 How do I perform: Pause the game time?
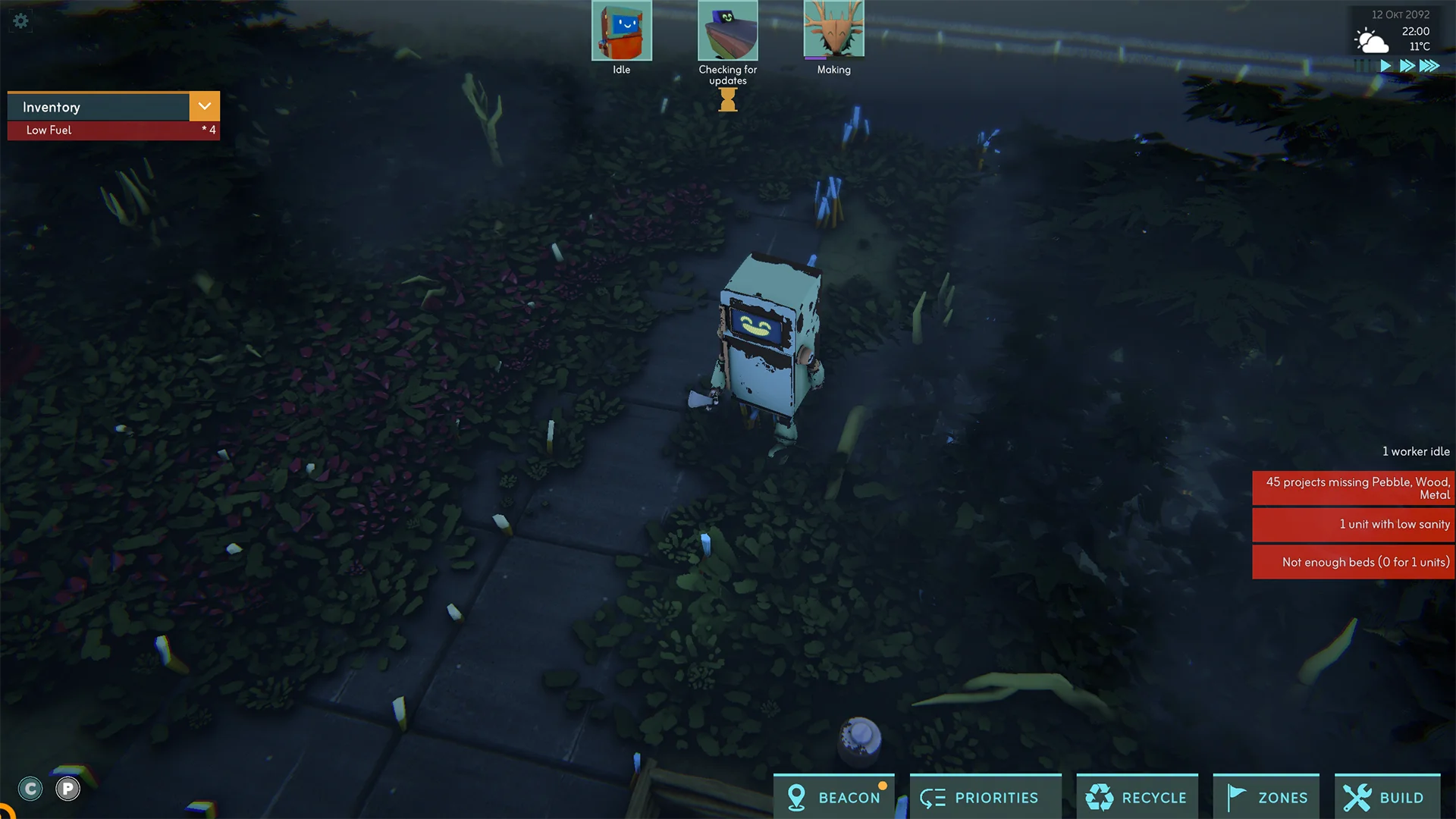(x=1363, y=66)
